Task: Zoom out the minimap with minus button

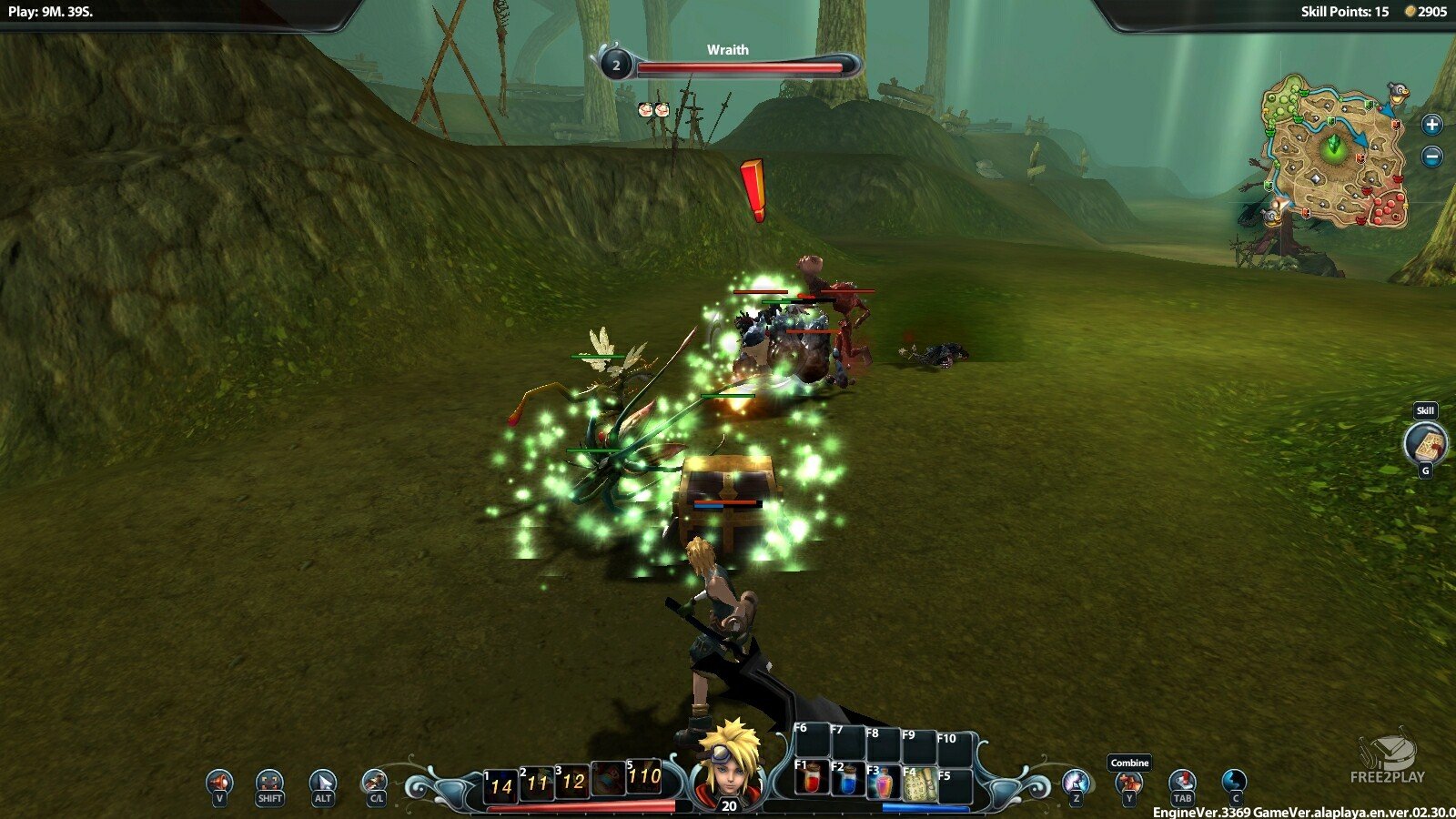Action: pyautogui.click(x=1431, y=157)
